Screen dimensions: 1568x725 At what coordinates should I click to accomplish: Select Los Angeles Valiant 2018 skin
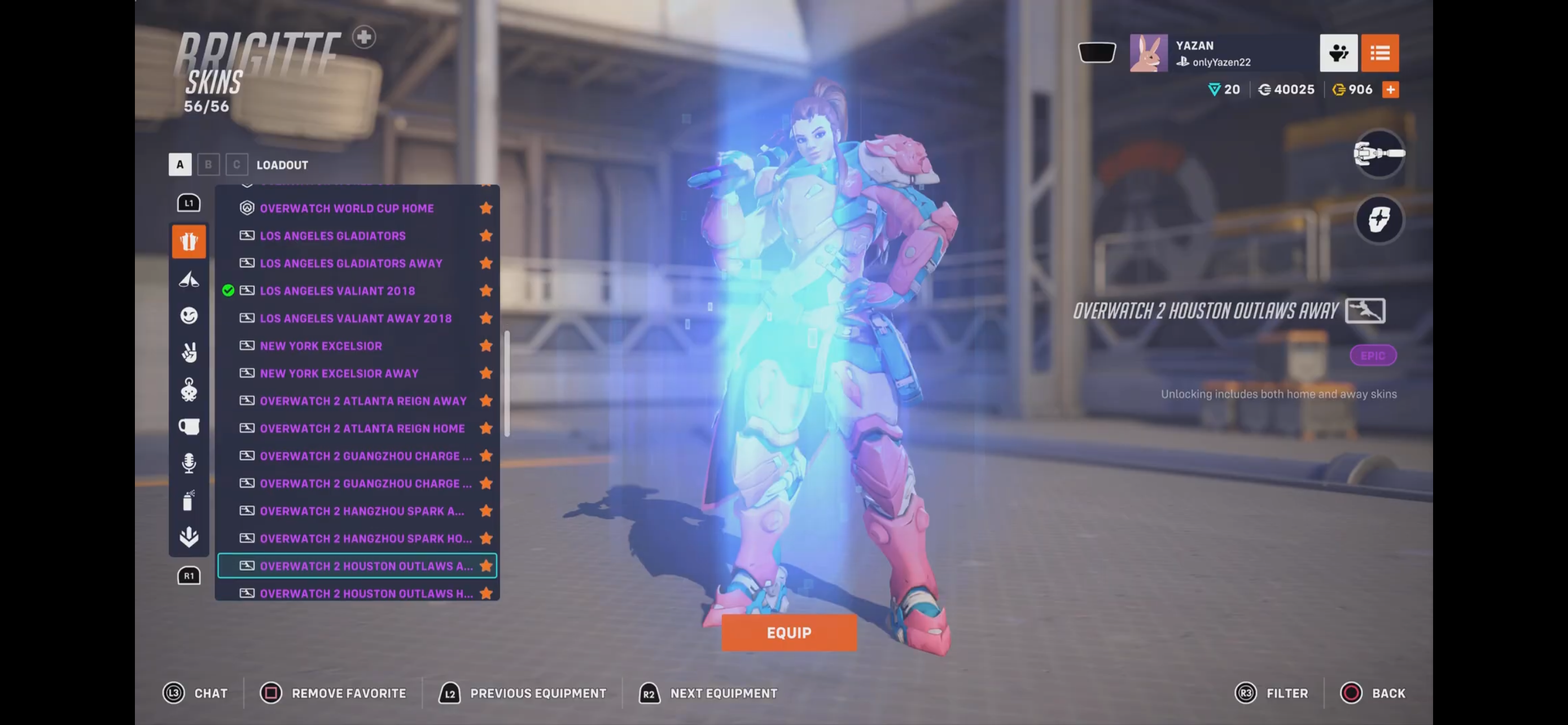pos(337,291)
